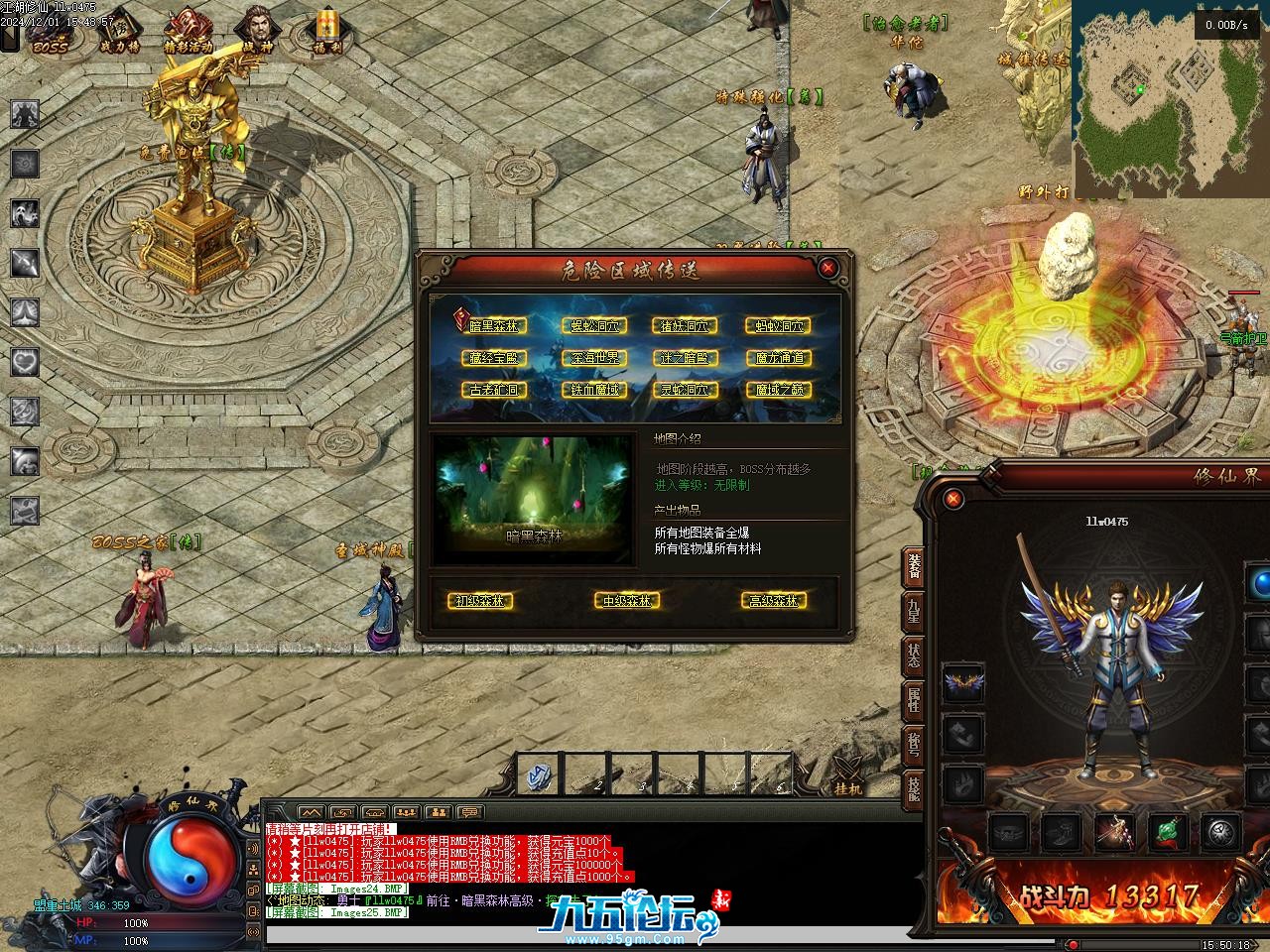1270x952 pixels.
Task: Select the 魔域之巅 destination
Action: coord(778,390)
